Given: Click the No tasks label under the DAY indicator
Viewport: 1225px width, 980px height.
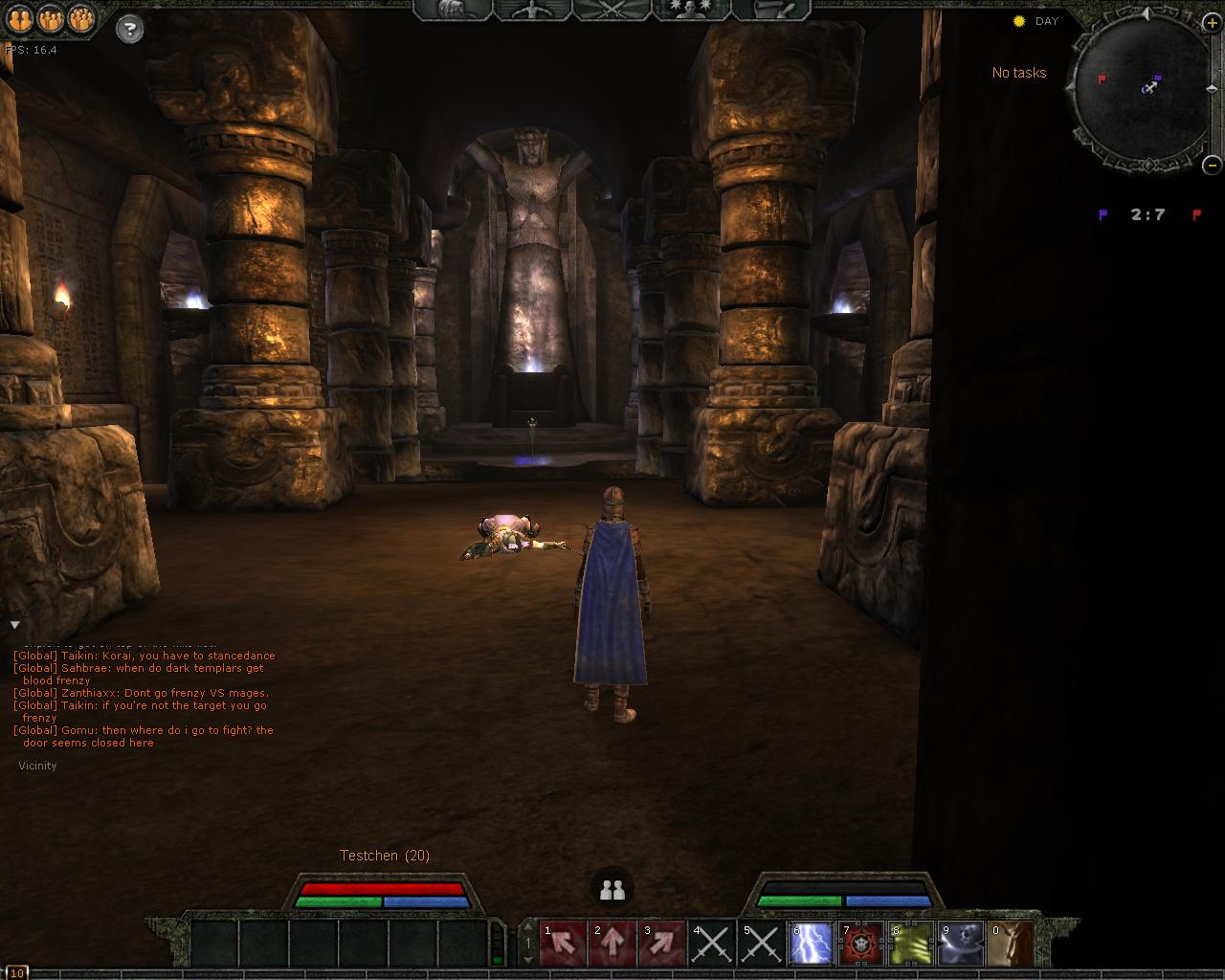Looking at the screenshot, I should tap(1020, 72).
